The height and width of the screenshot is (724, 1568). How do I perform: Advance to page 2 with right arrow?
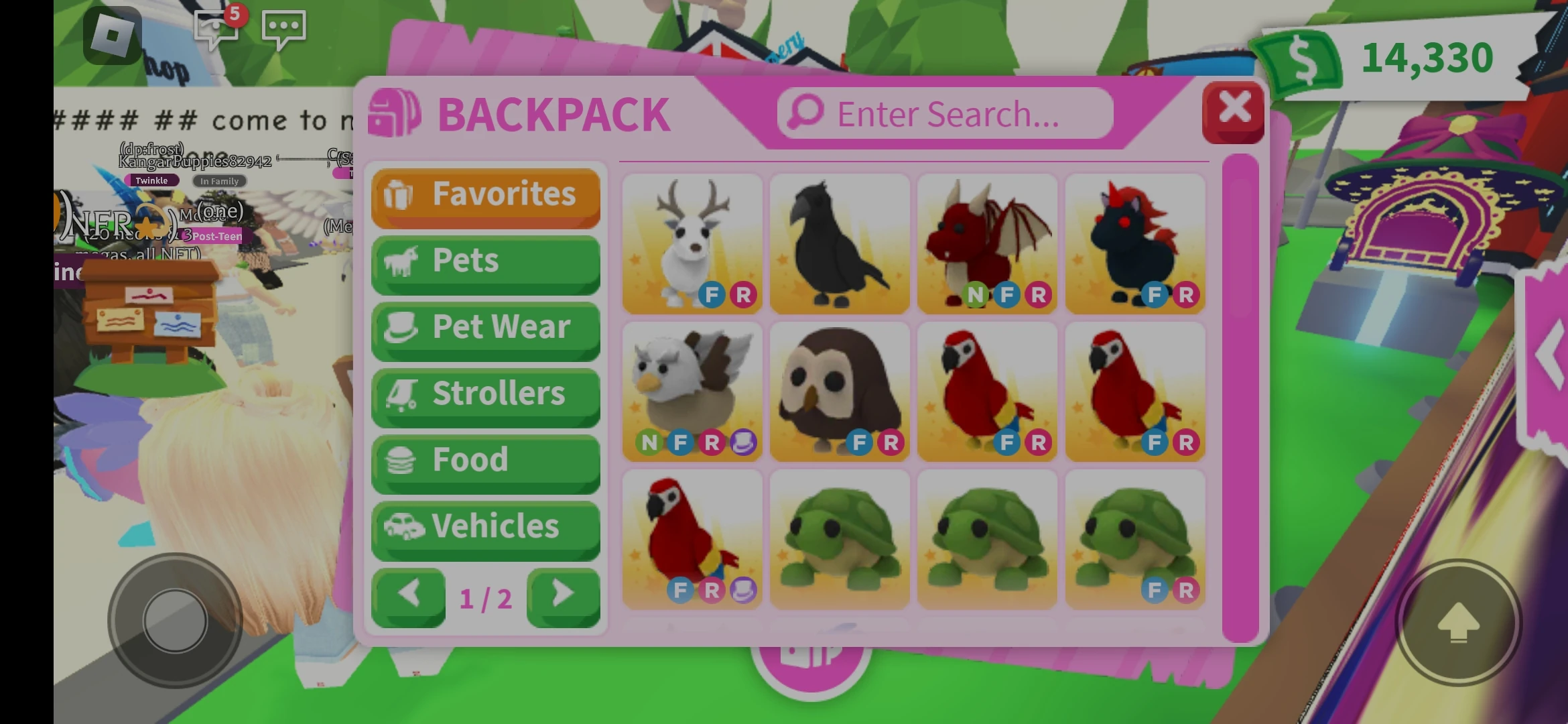point(563,595)
